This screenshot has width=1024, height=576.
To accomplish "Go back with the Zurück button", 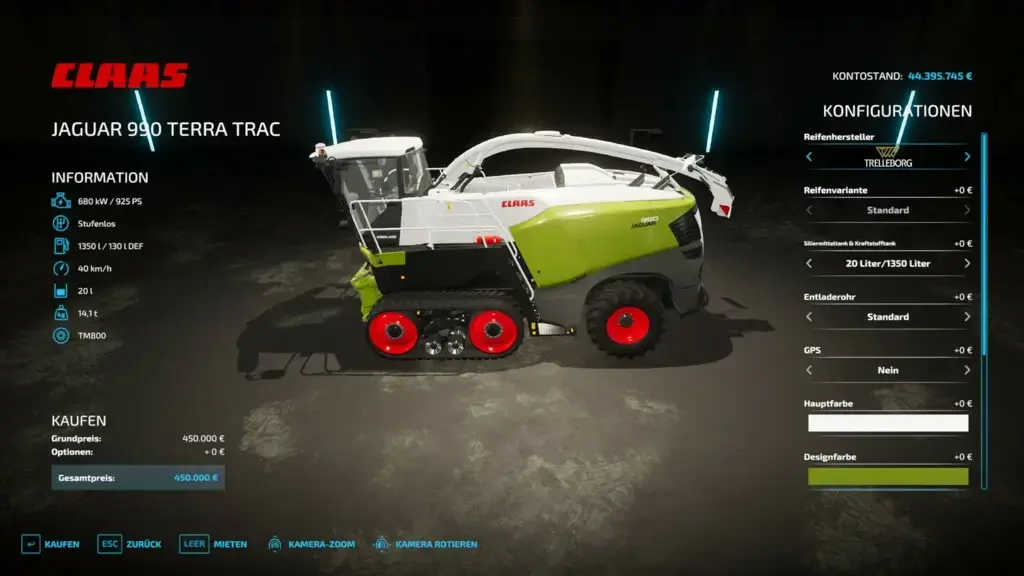I will pos(130,544).
